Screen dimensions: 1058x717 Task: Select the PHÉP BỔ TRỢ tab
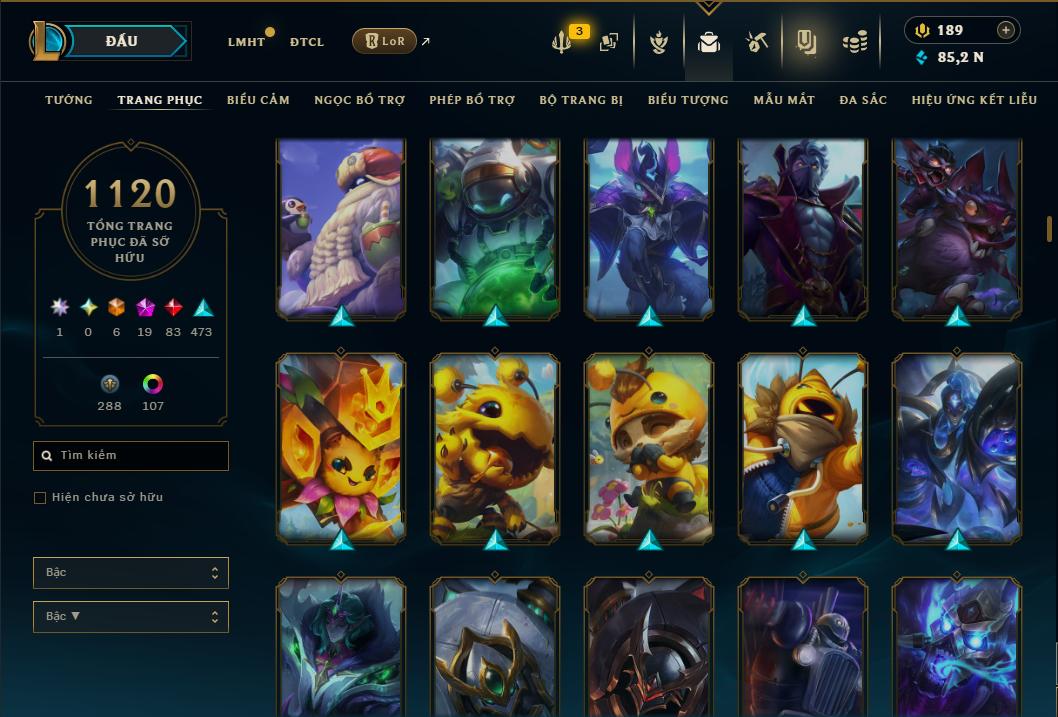pos(472,100)
